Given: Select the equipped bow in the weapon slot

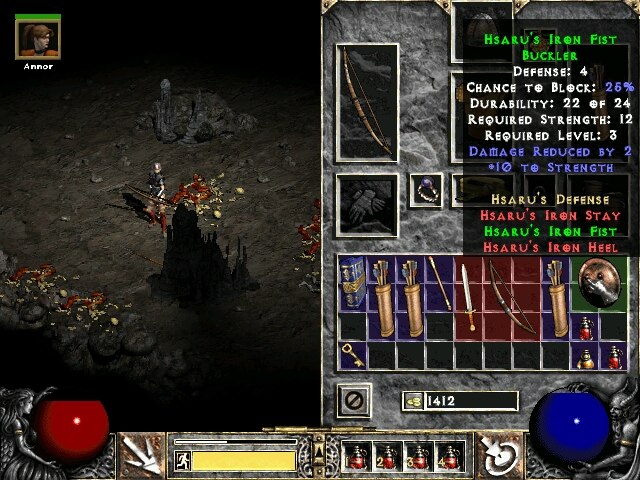Looking at the screenshot, I should tap(368, 102).
